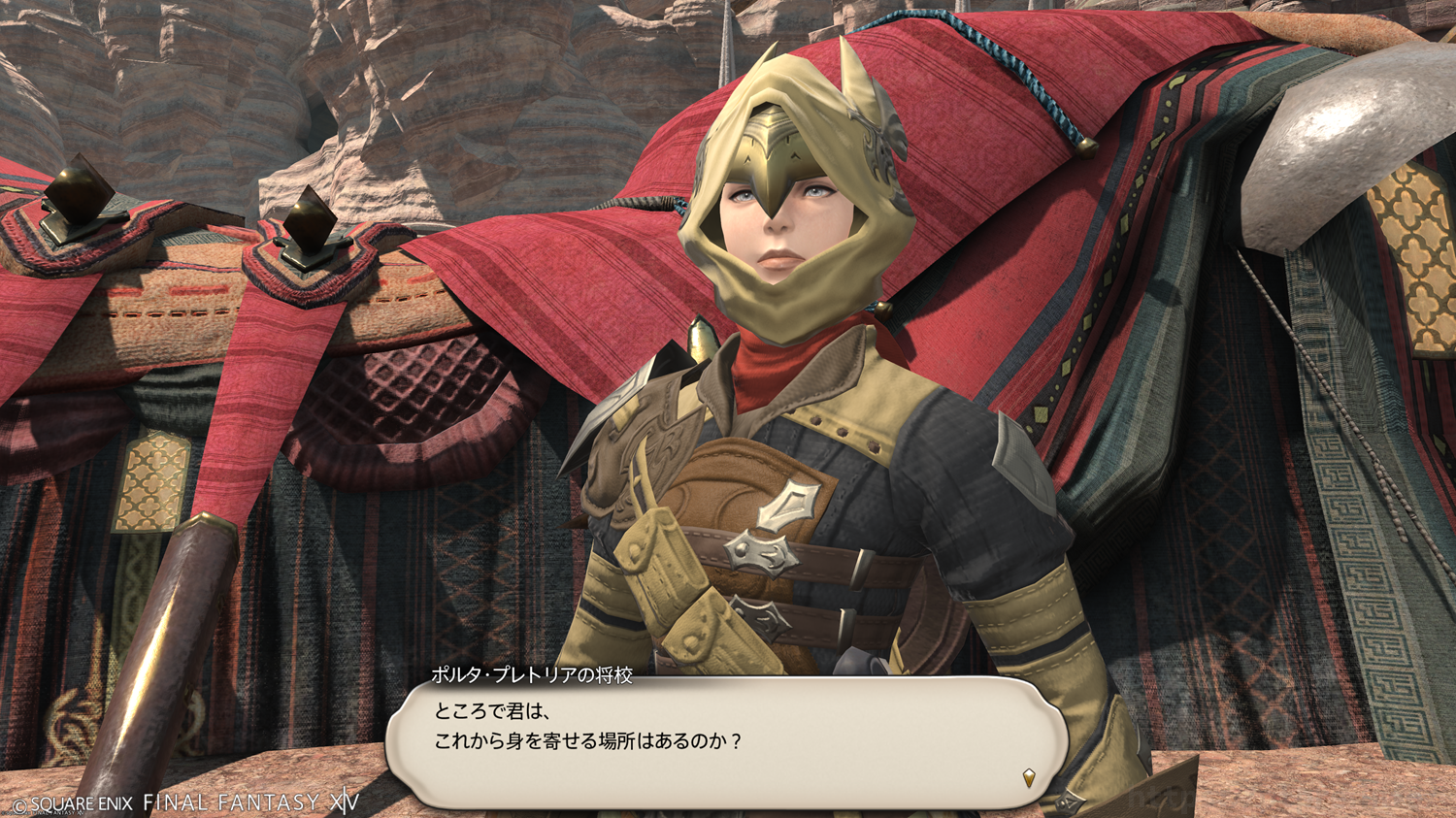This screenshot has width=1456, height=818.
Task: Advance the officer's dialogue text box
Action: point(726,742)
